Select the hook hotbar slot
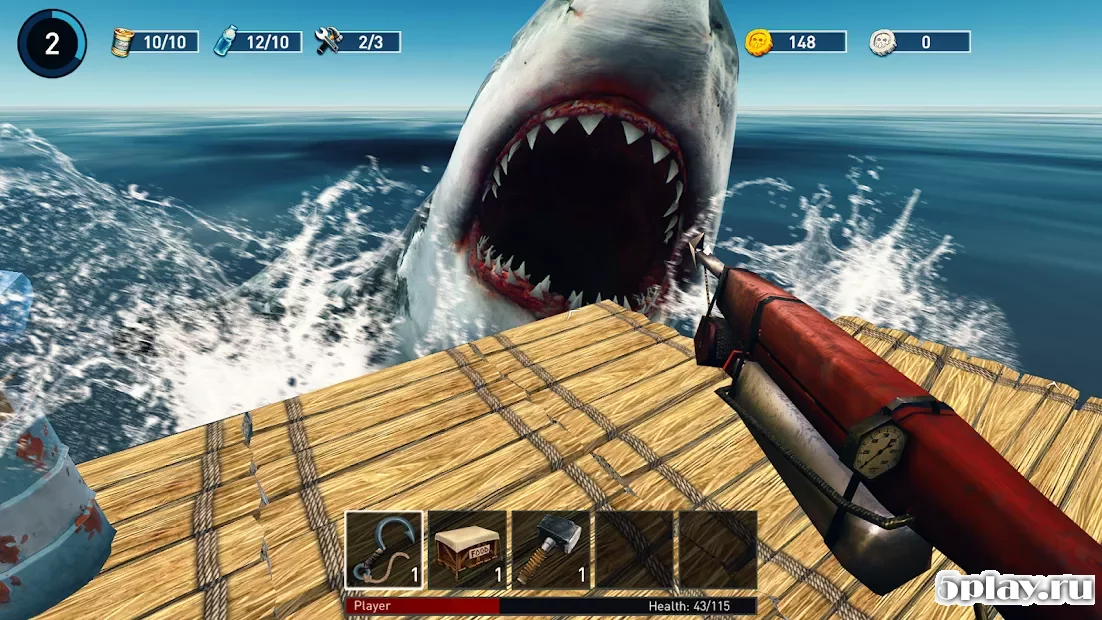This screenshot has height=620, width=1102. [x=385, y=549]
